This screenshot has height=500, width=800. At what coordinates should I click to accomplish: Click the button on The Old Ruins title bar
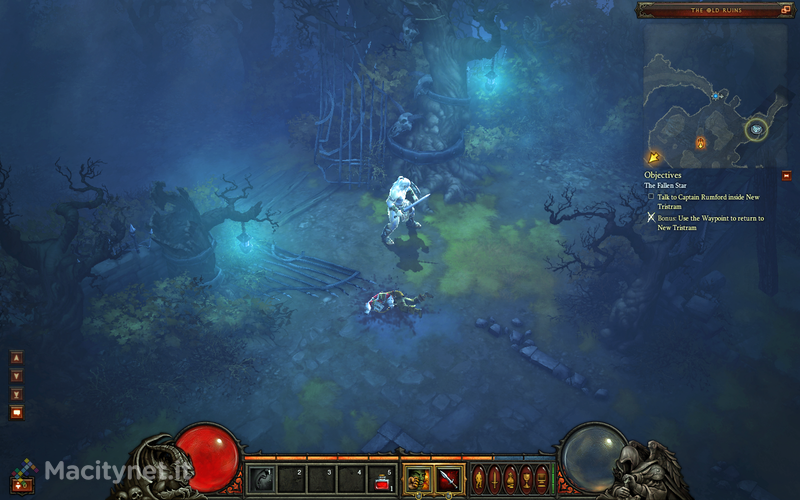[x=783, y=10]
